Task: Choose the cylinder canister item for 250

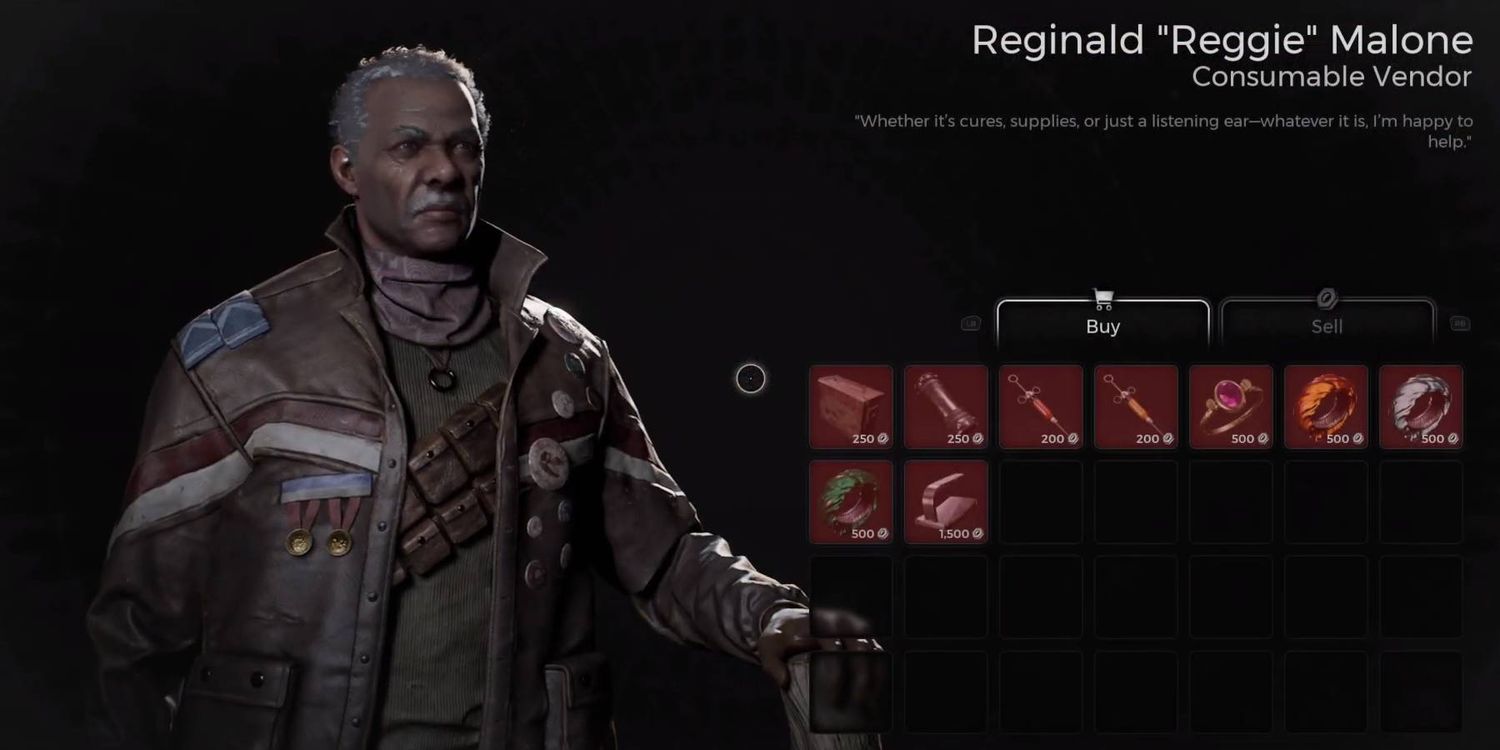Action: click(946, 407)
